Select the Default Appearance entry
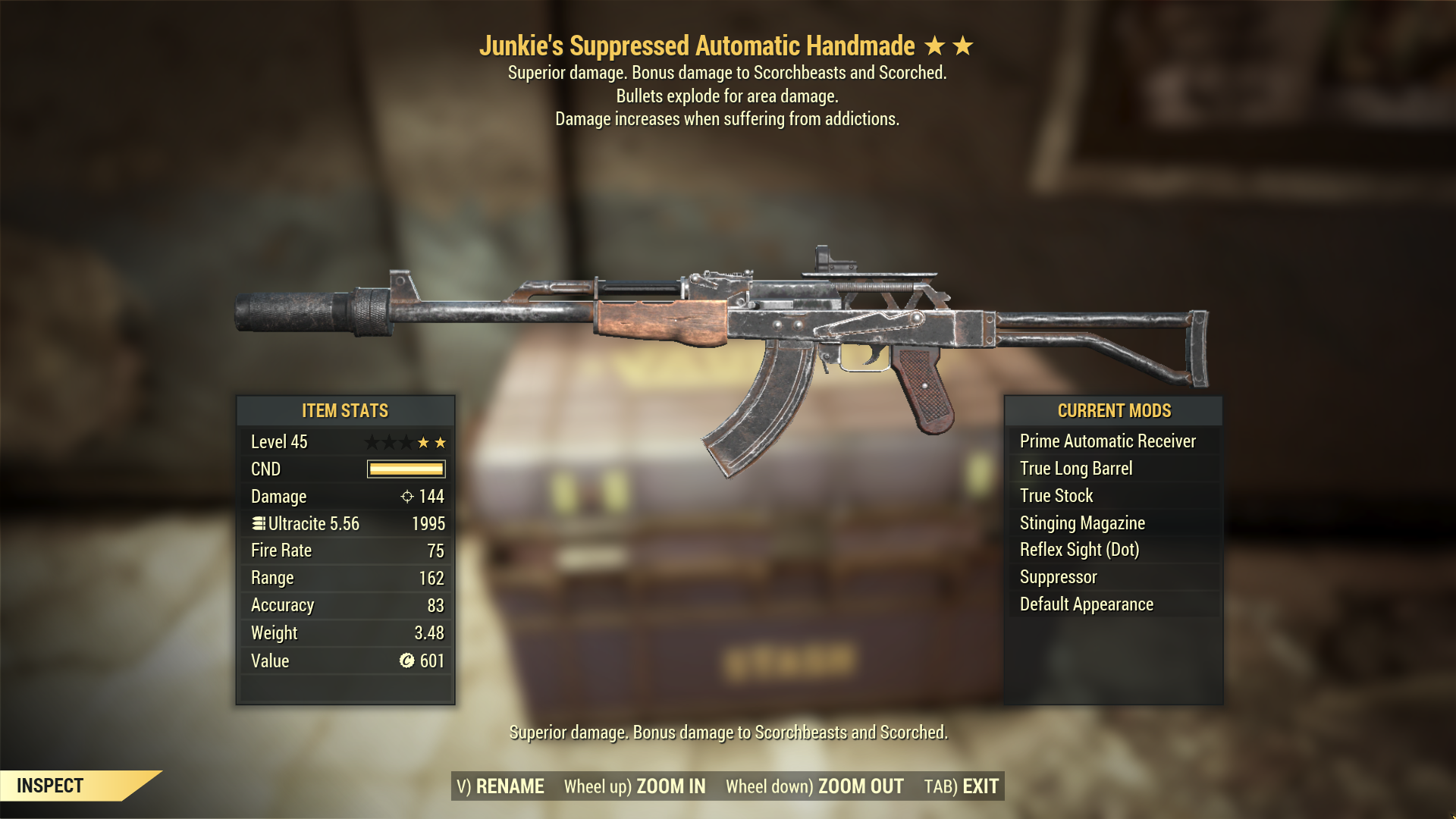Image resolution: width=1456 pixels, height=819 pixels. coord(1086,604)
